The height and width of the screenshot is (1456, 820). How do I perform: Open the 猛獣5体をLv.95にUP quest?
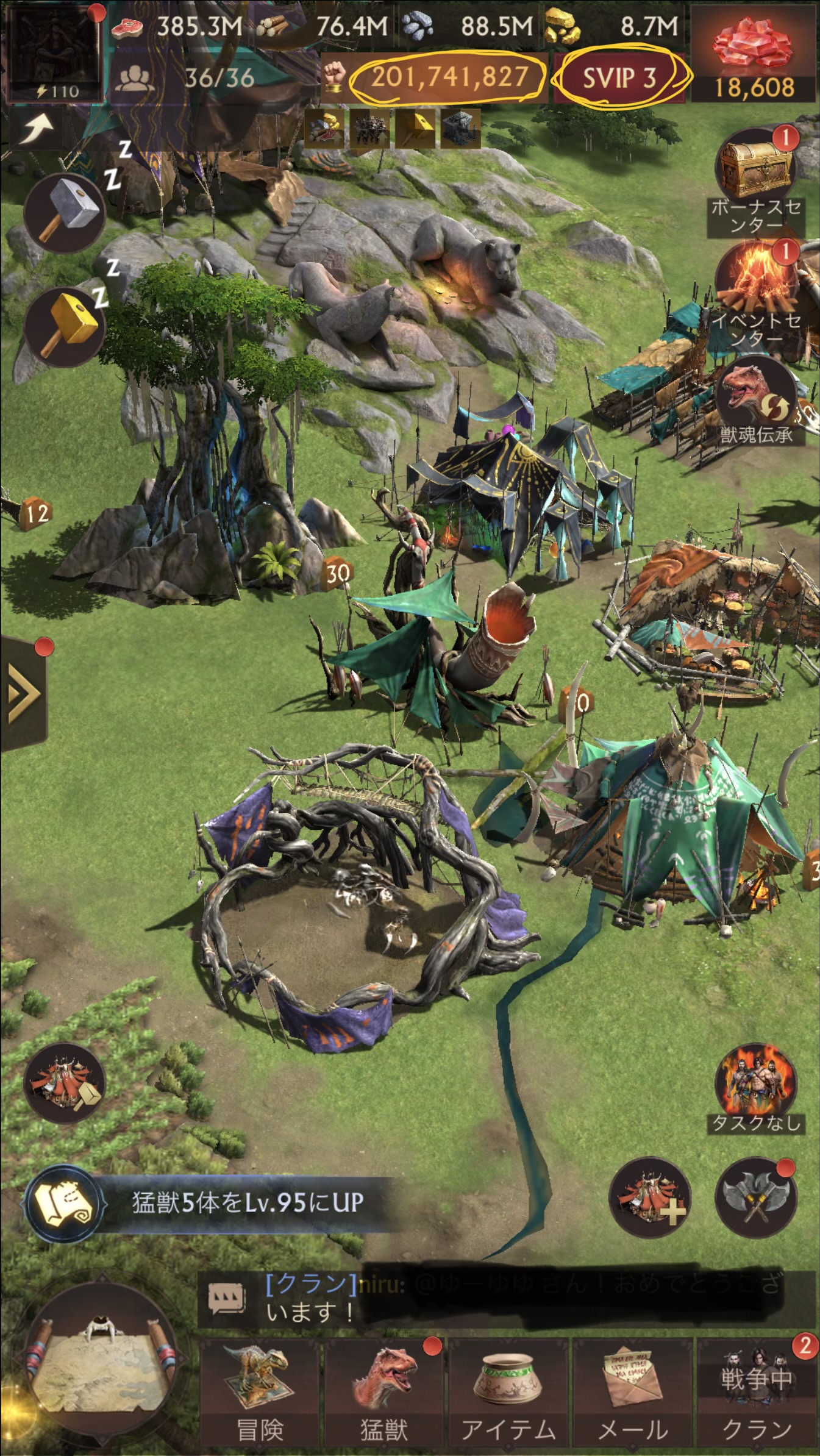(x=207, y=1202)
